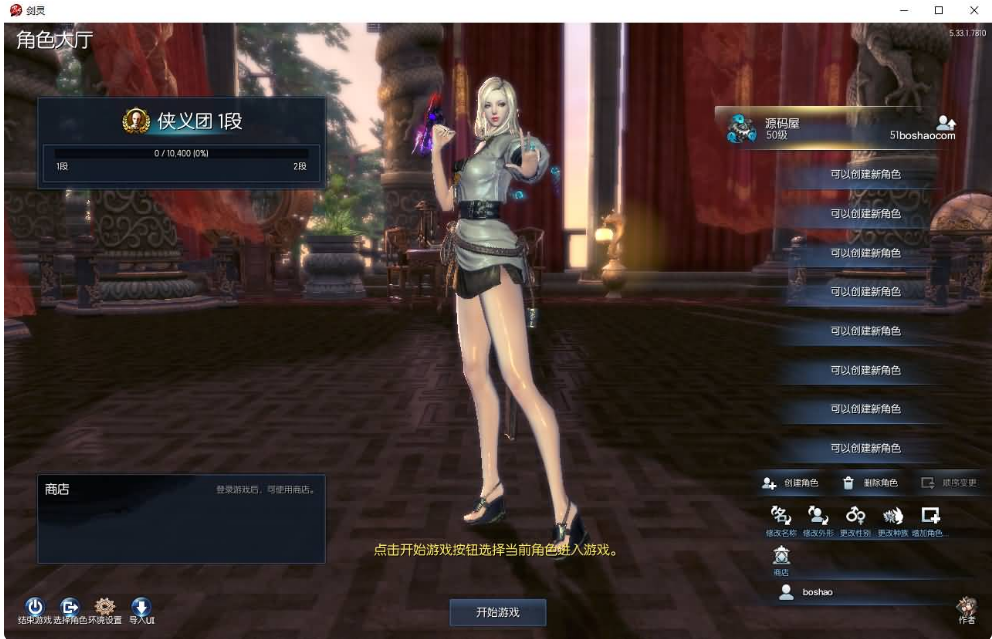Minimize the game window

point(905,10)
